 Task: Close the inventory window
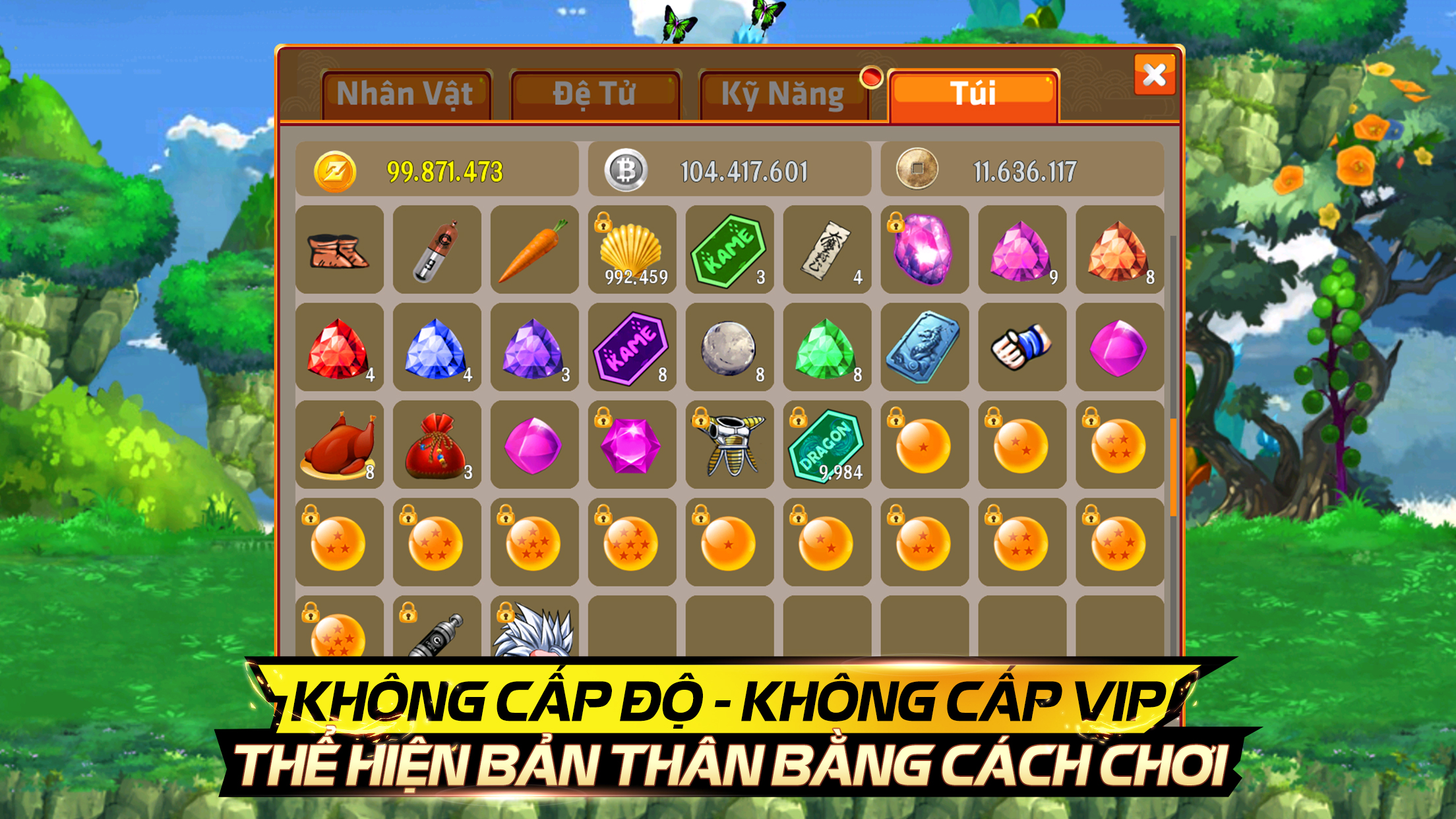coord(1154,75)
